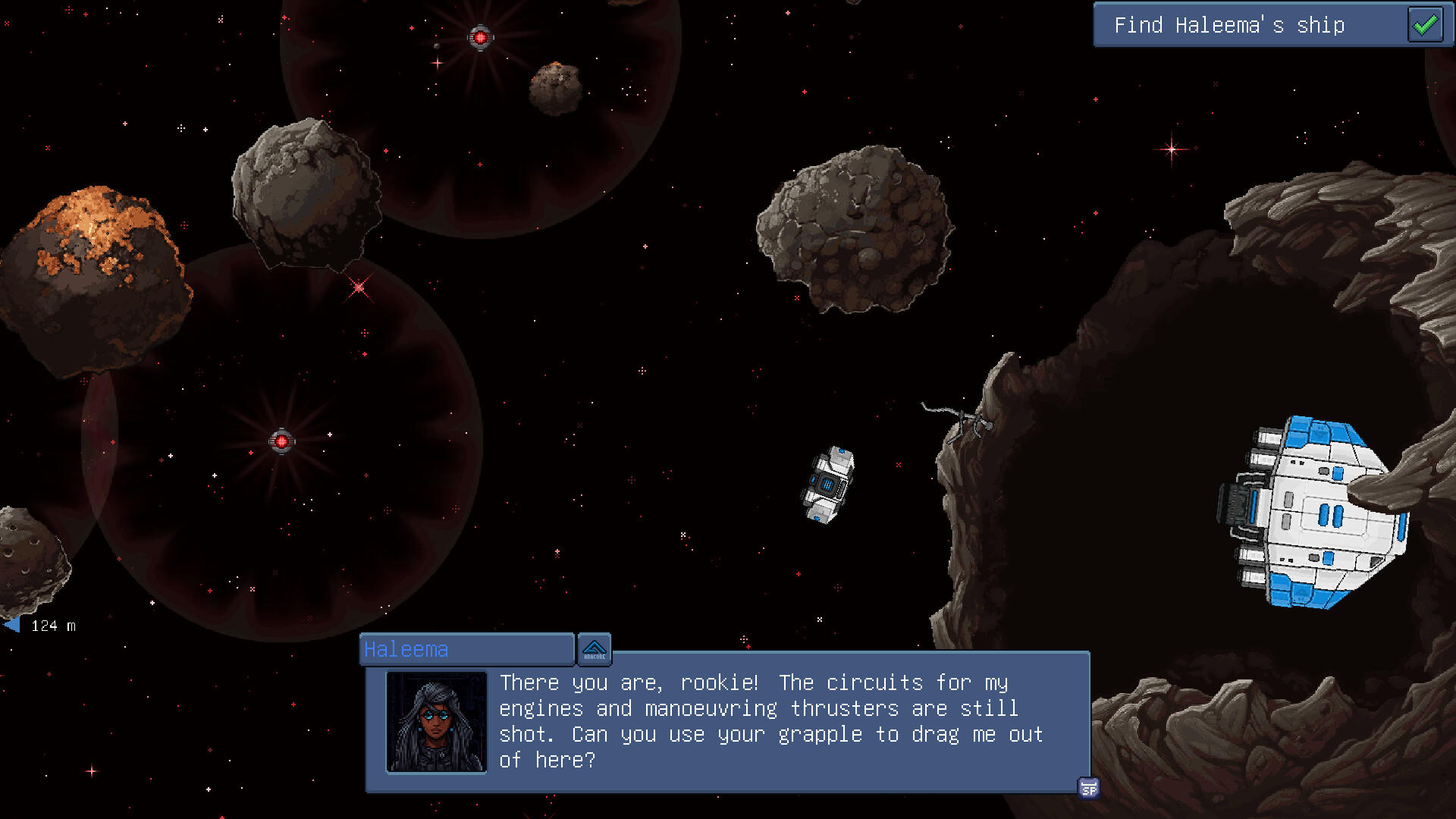Click the green checkmark on the quest tracker
This screenshot has width=1456, height=819.
click(1425, 25)
